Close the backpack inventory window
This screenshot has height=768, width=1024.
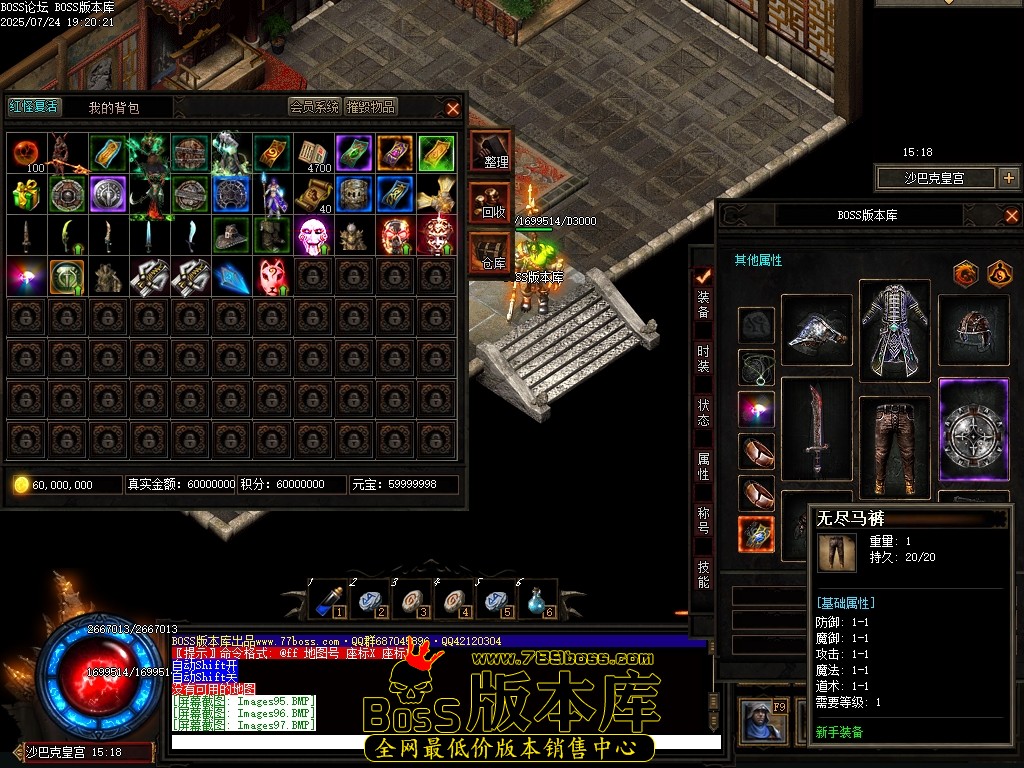tap(453, 108)
